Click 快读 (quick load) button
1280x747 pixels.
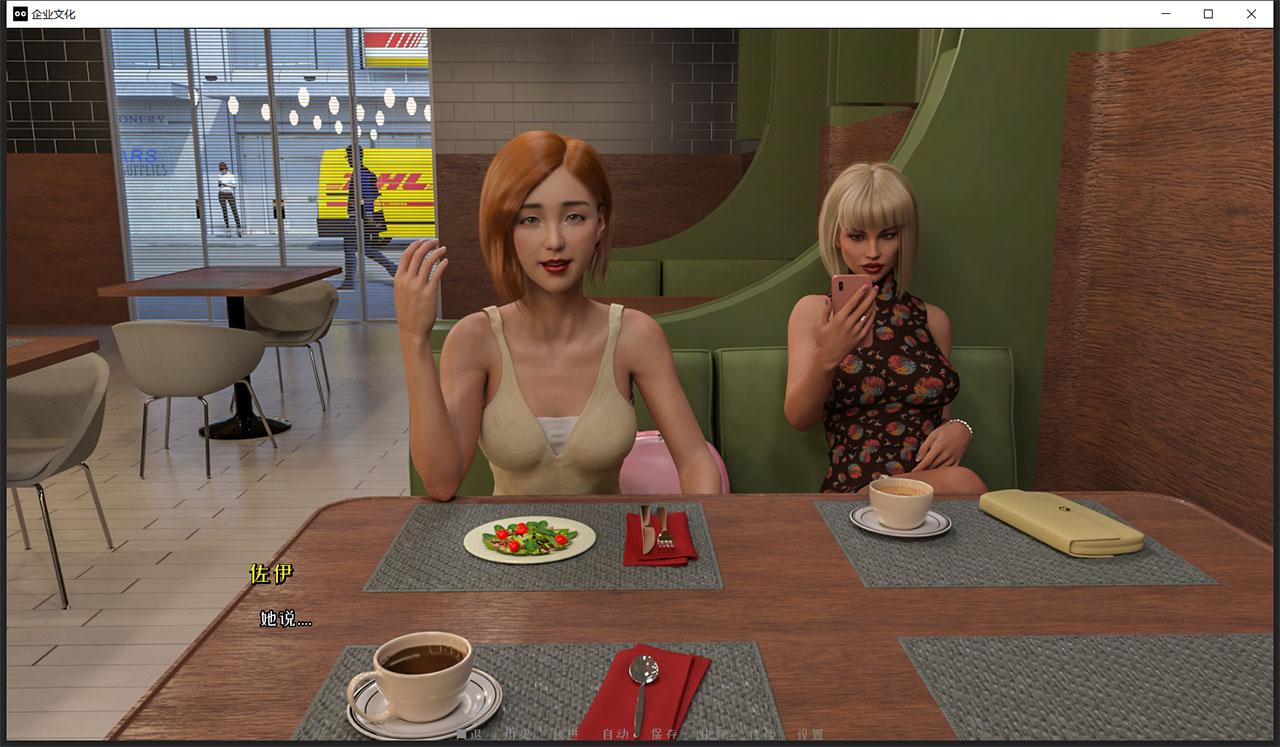762,734
